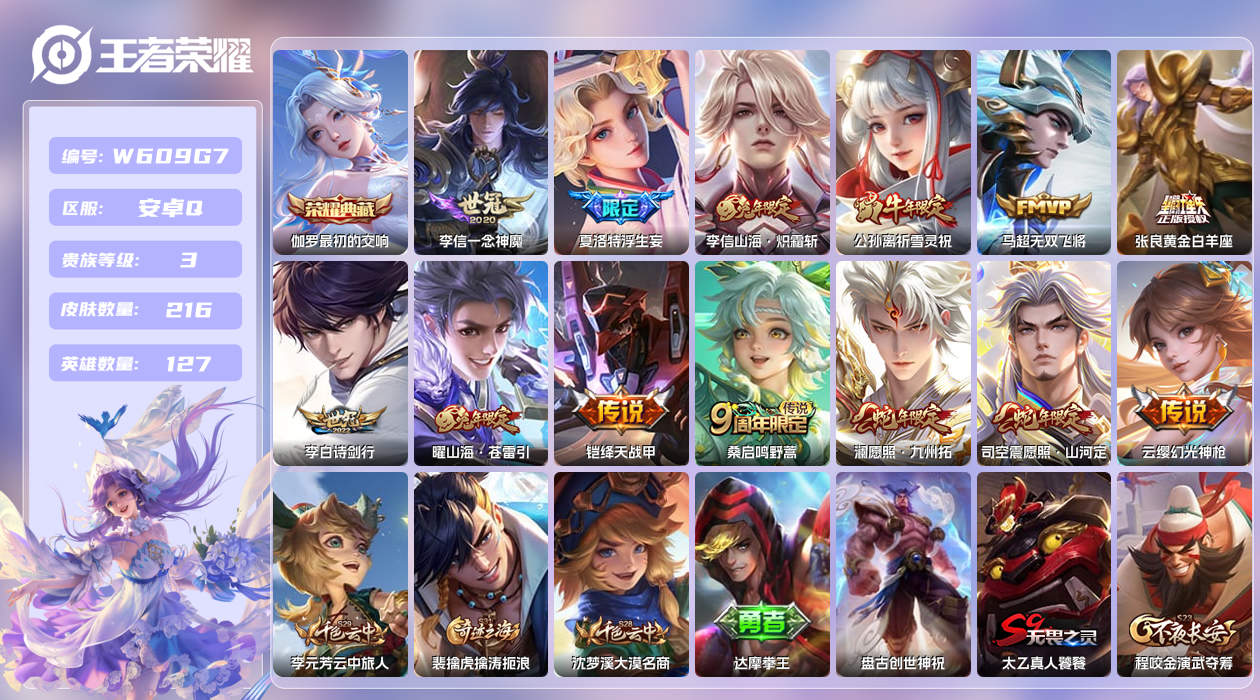This screenshot has height=700, width=1260.
Task: Open the 张良黄金白羊座 skin card
Action: (x=1184, y=152)
